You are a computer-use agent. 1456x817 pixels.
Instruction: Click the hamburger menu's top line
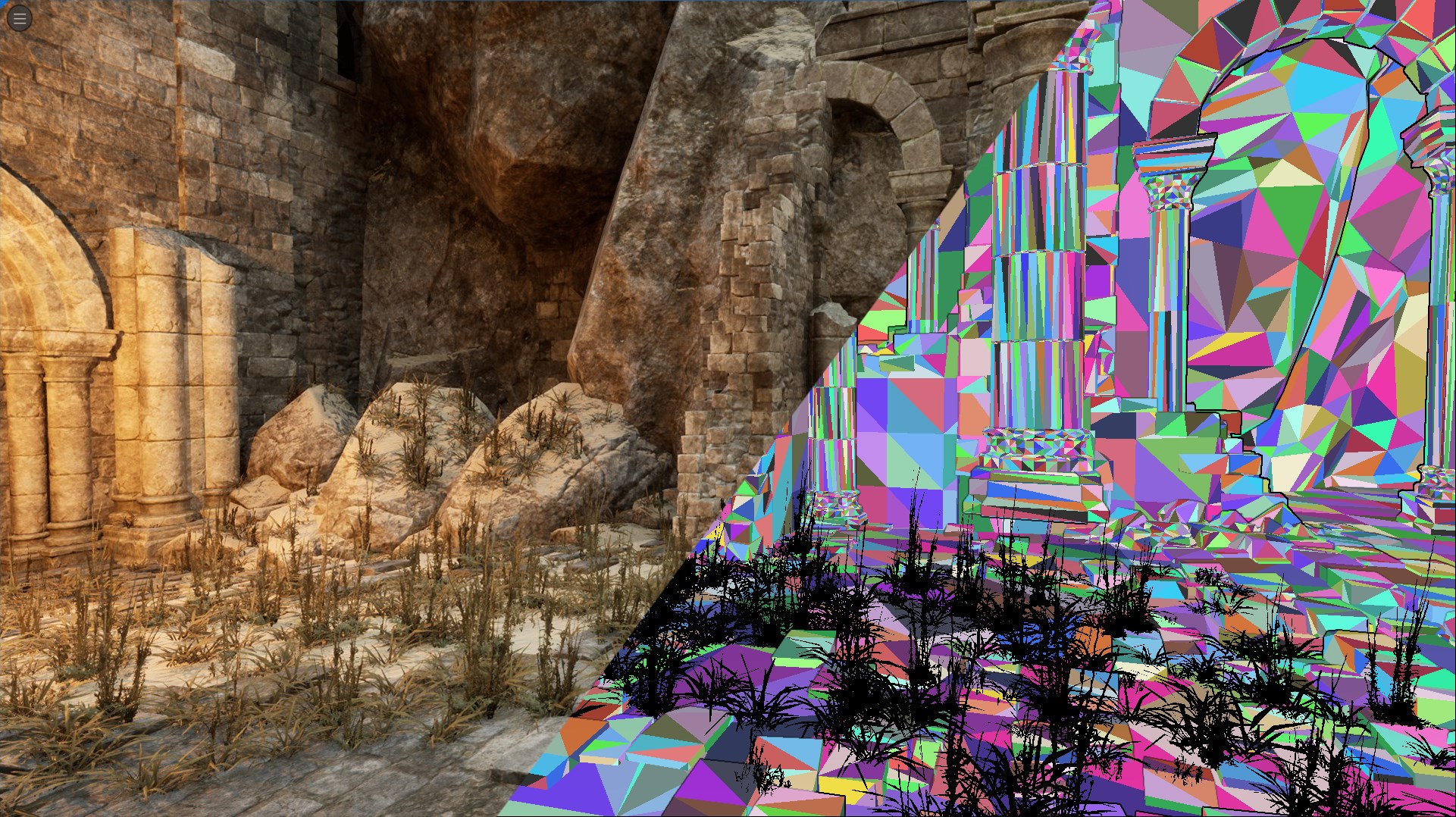pos(19,14)
